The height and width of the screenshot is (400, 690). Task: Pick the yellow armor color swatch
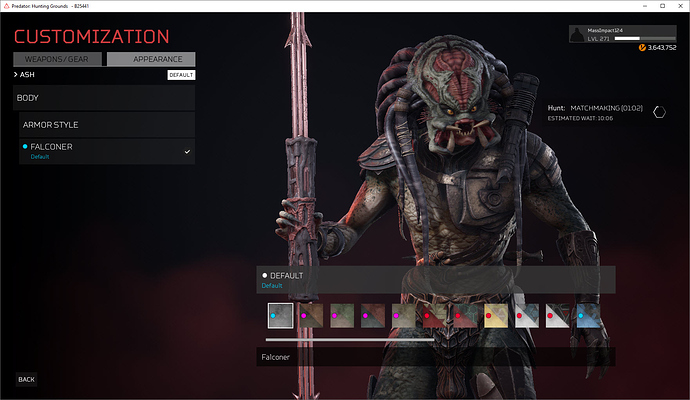coord(496,316)
